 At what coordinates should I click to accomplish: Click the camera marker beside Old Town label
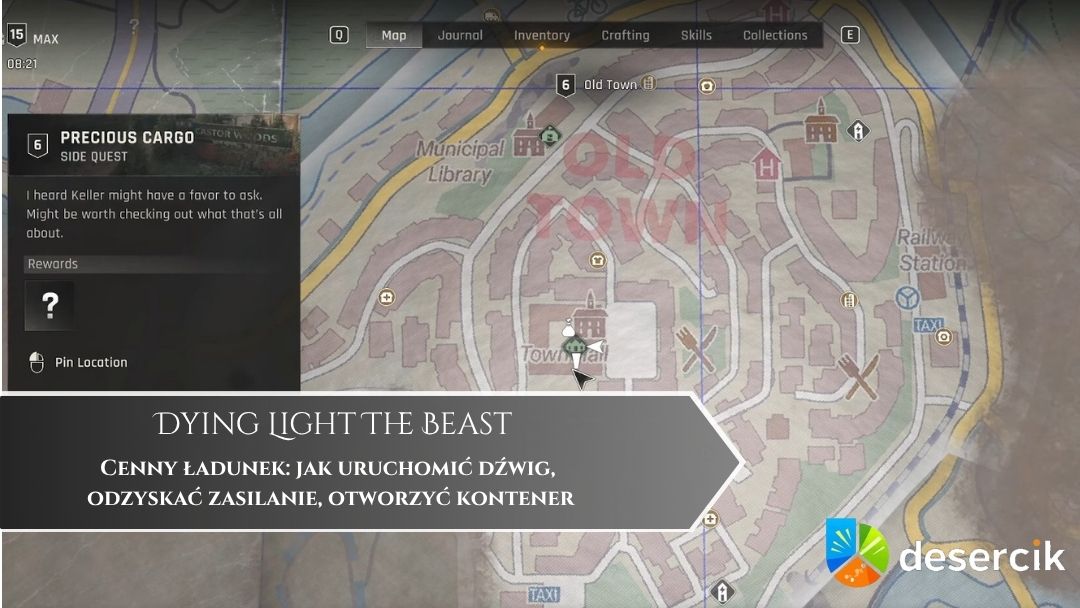point(708,86)
